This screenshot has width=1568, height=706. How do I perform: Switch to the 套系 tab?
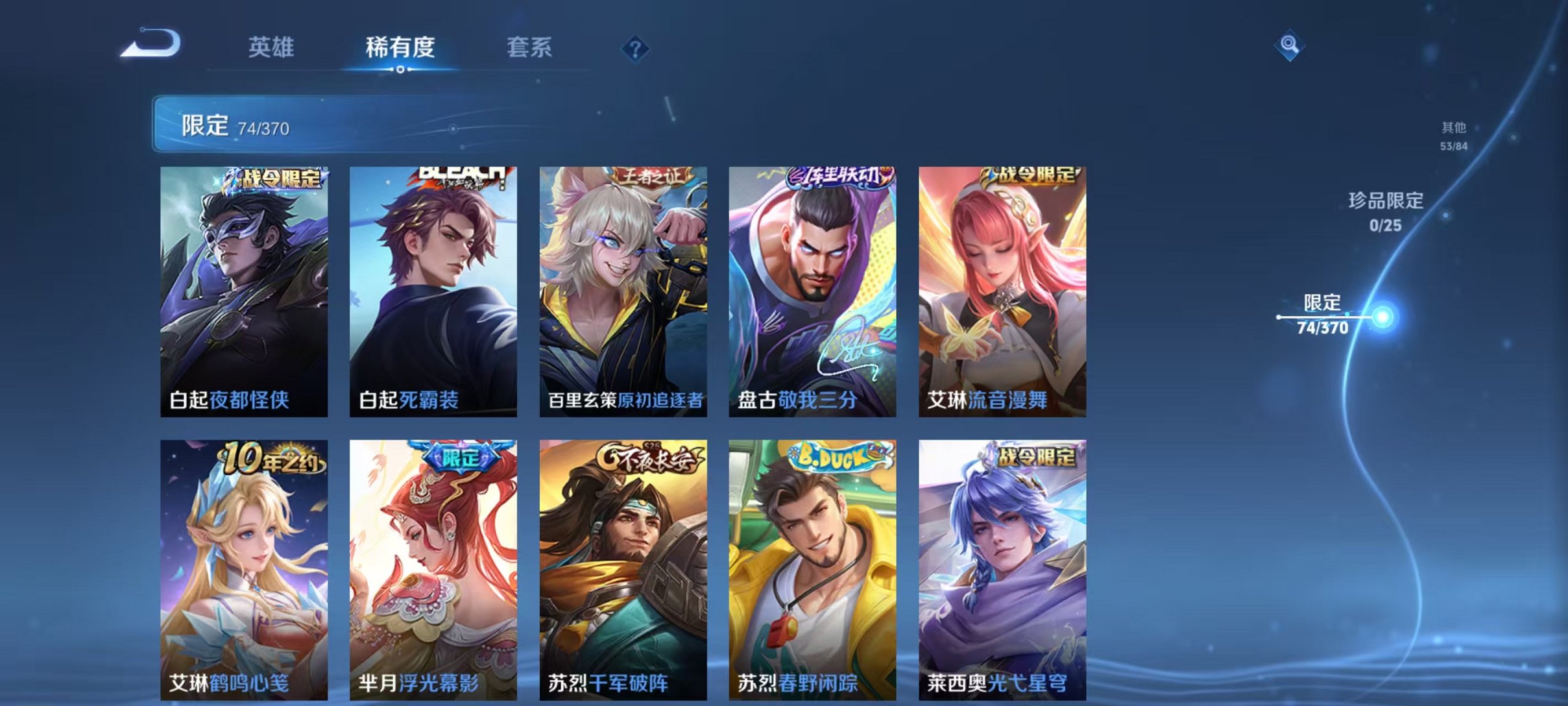(530, 47)
